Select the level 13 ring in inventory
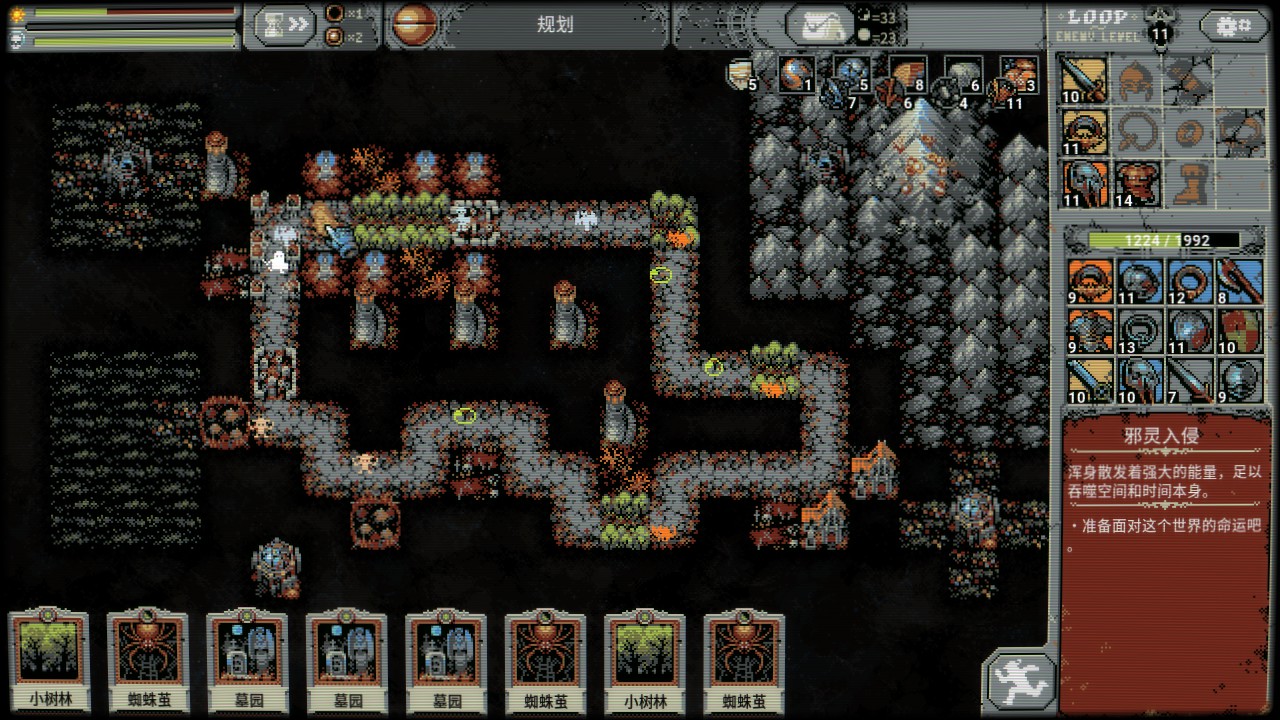 click(1138, 331)
